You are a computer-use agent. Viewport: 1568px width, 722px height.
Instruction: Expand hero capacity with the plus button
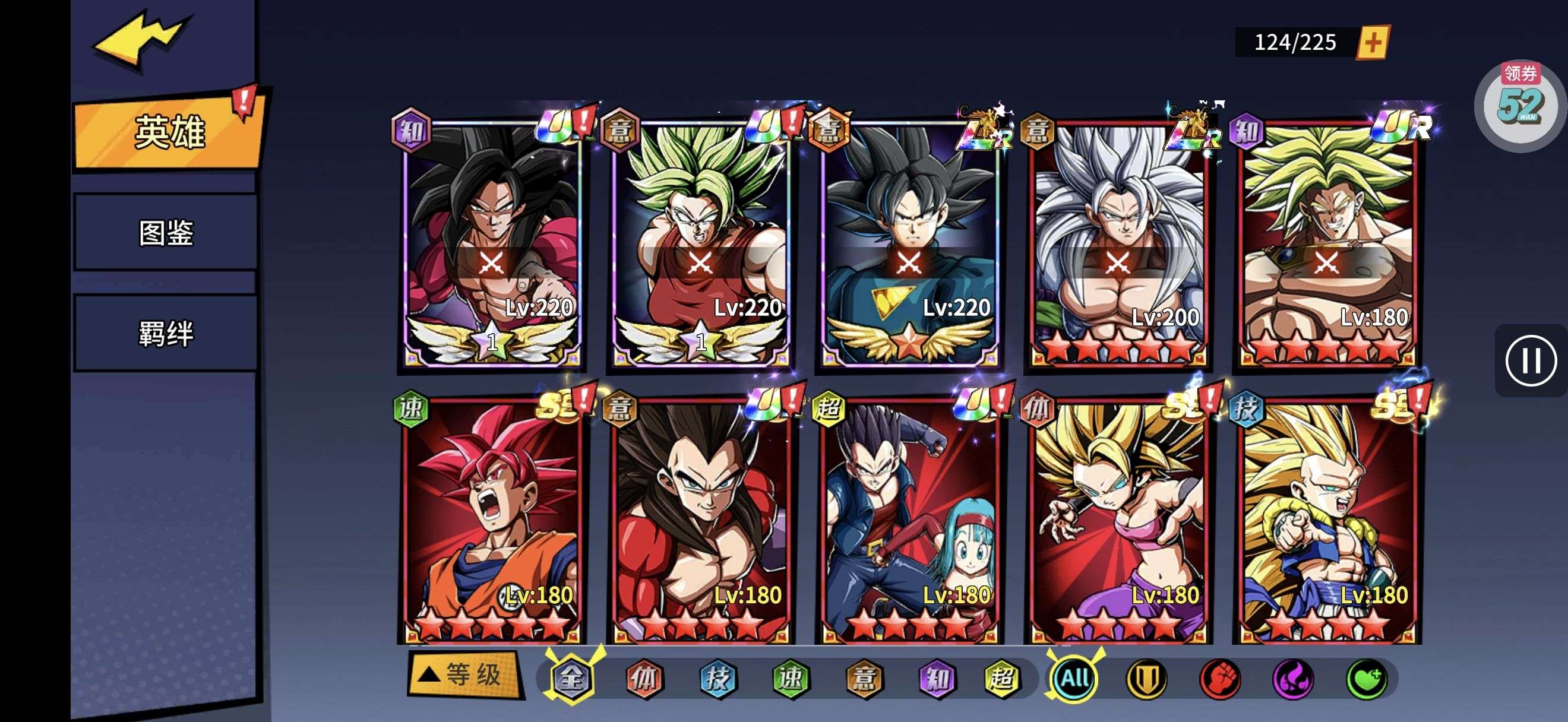[1373, 43]
